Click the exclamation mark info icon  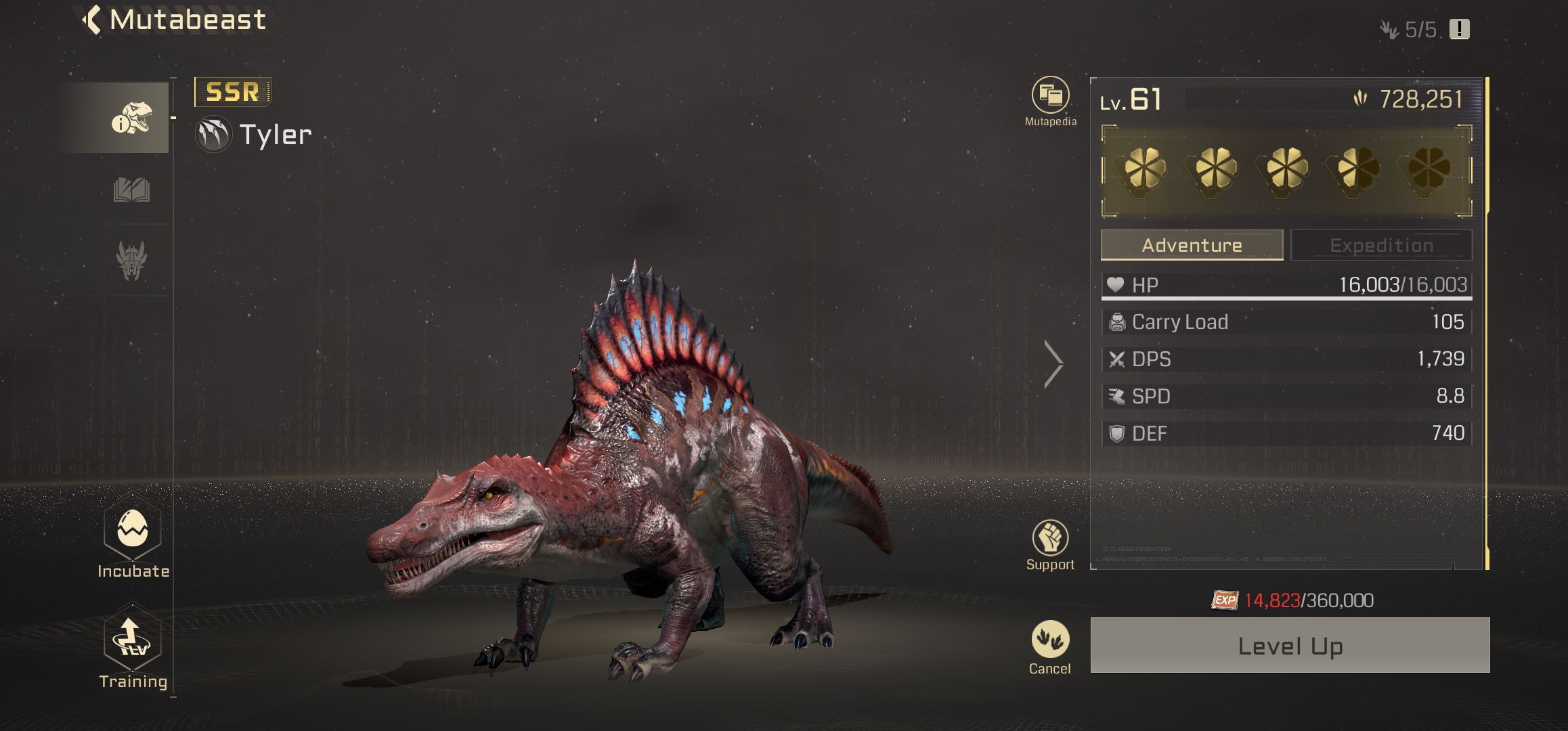[x=1459, y=30]
